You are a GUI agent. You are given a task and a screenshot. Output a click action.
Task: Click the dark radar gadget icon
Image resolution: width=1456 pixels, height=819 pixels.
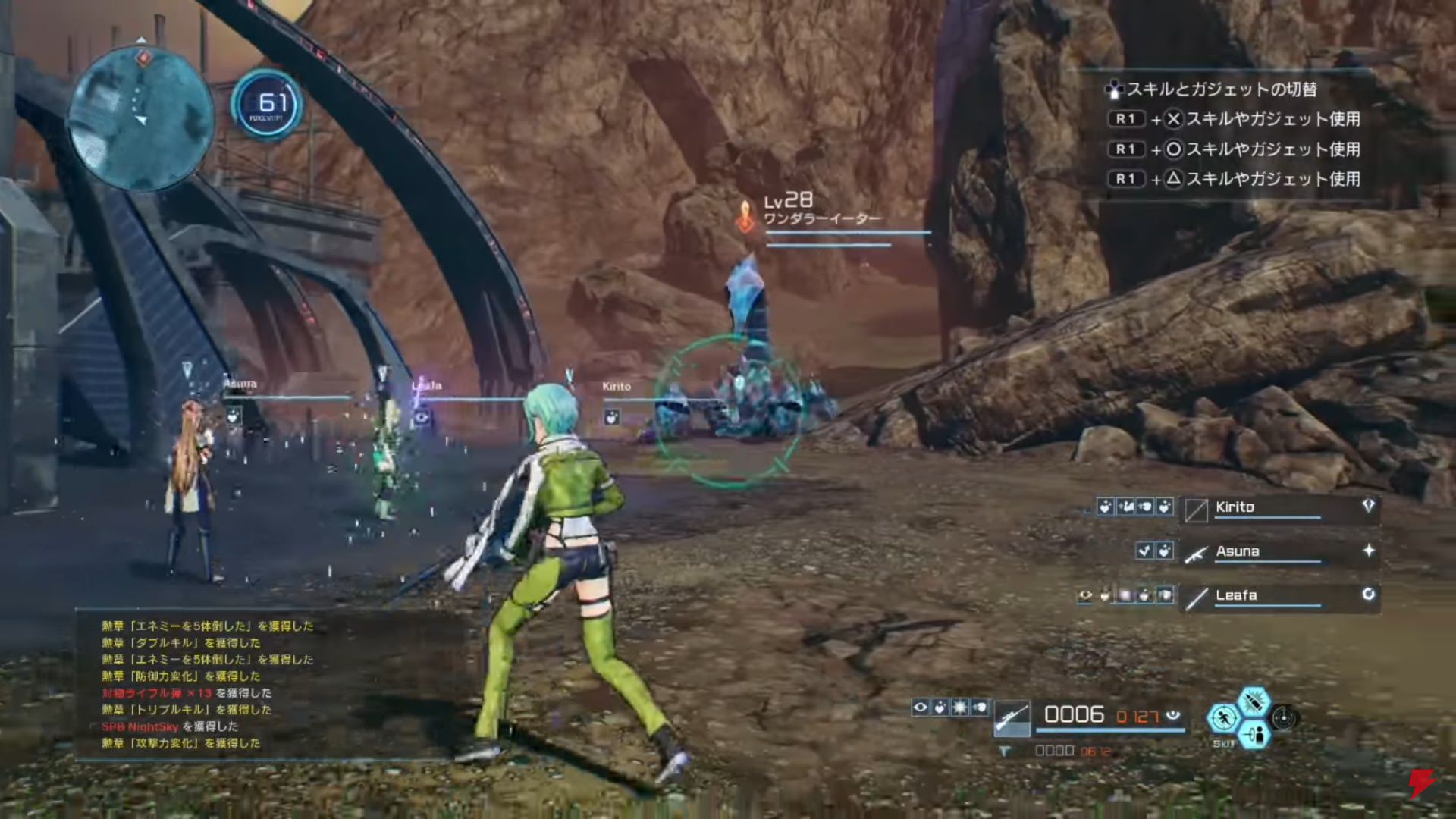pyautogui.click(x=1283, y=717)
